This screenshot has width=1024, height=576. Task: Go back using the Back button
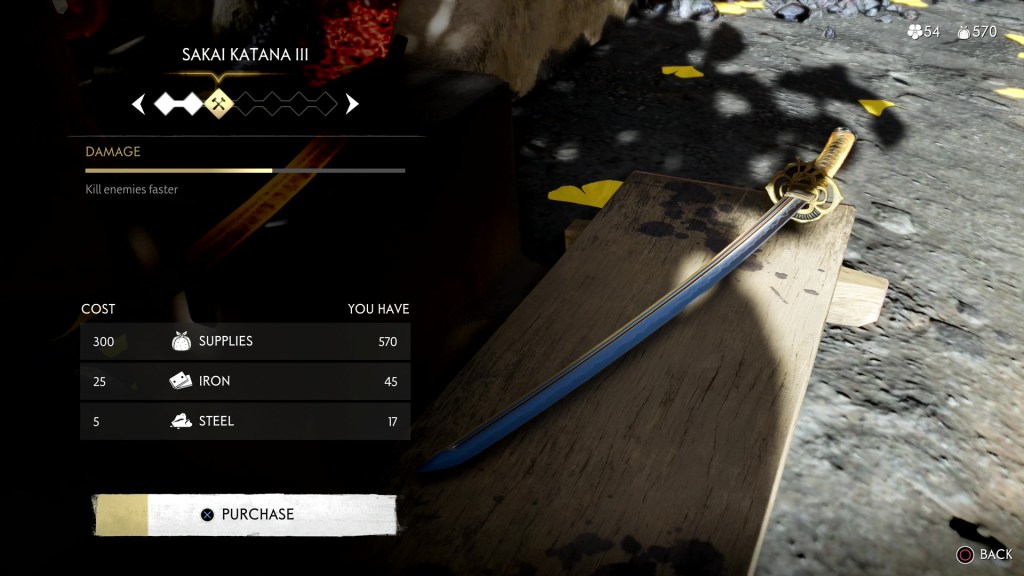[984, 554]
